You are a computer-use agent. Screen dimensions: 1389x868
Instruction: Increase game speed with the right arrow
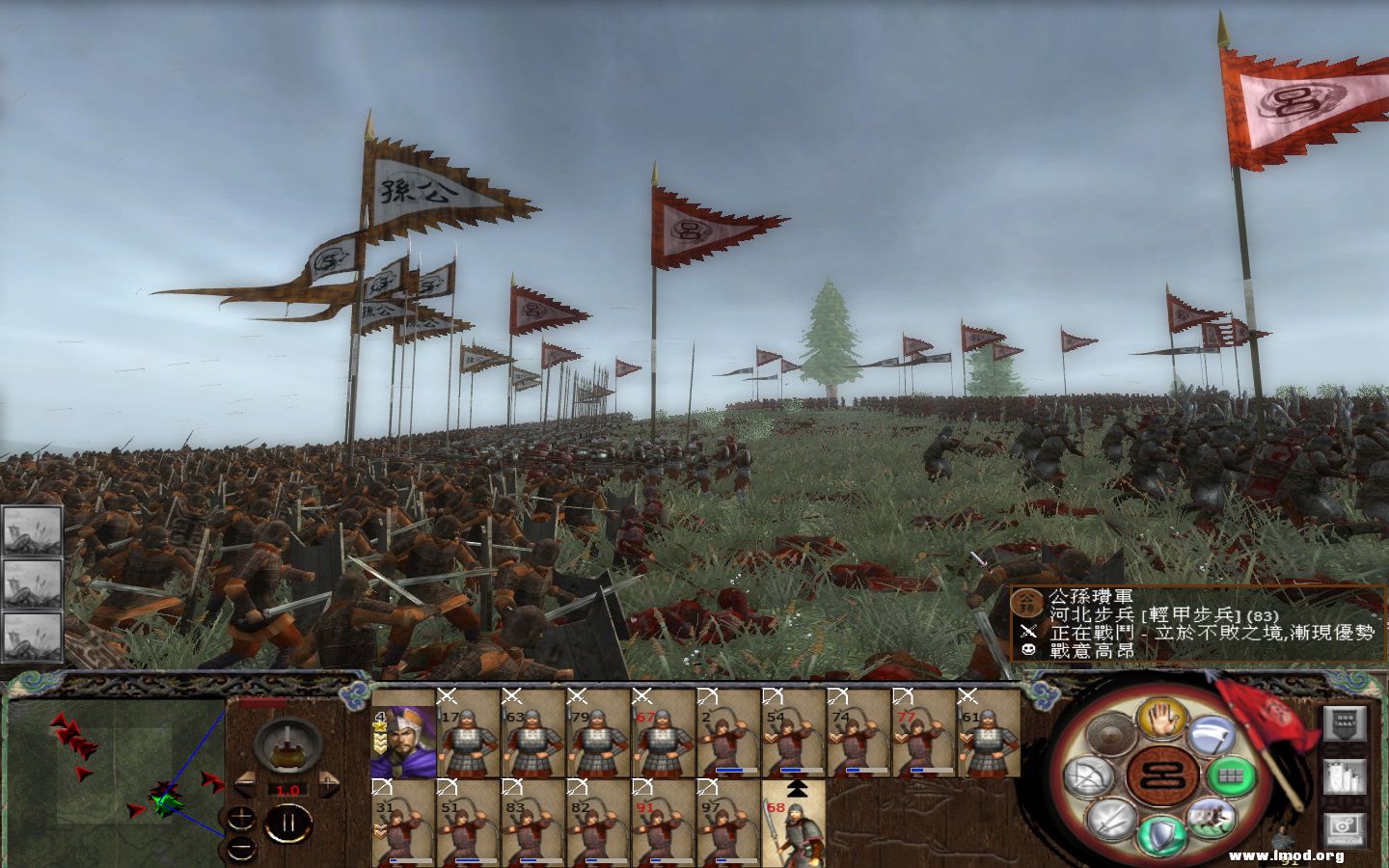tap(329, 783)
